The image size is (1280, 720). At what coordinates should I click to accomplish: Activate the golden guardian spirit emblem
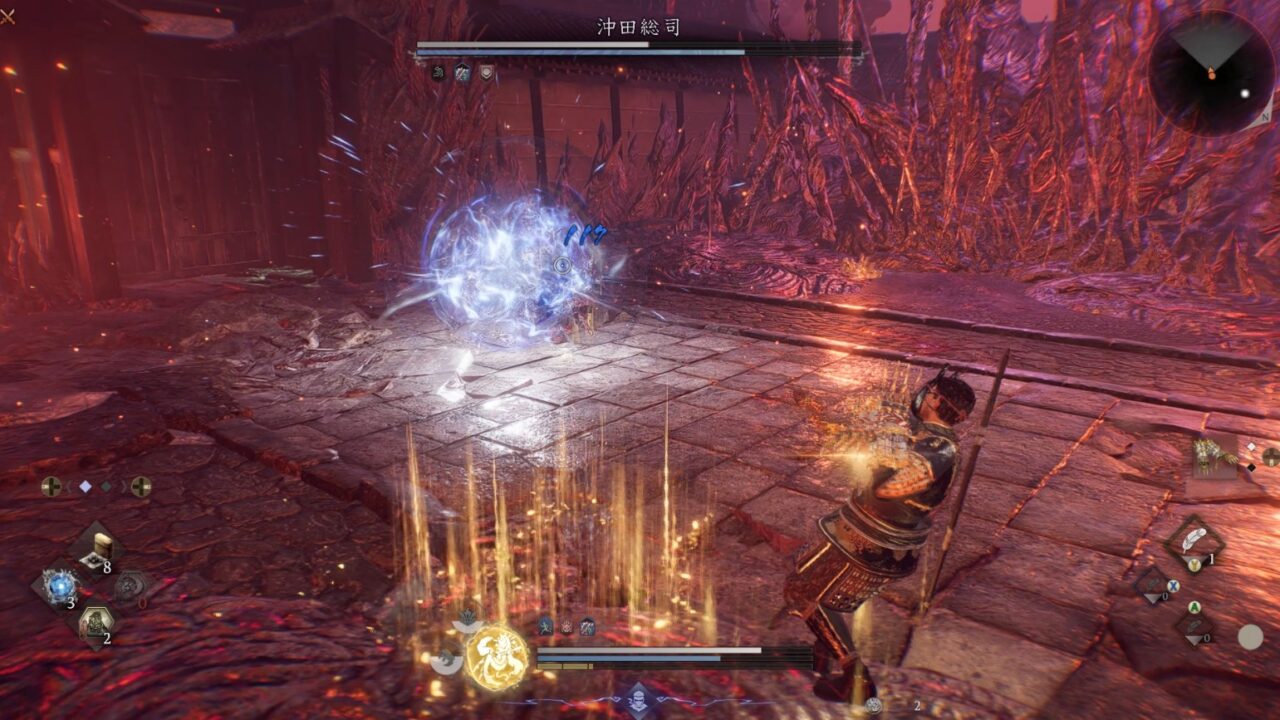[x=497, y=657]
